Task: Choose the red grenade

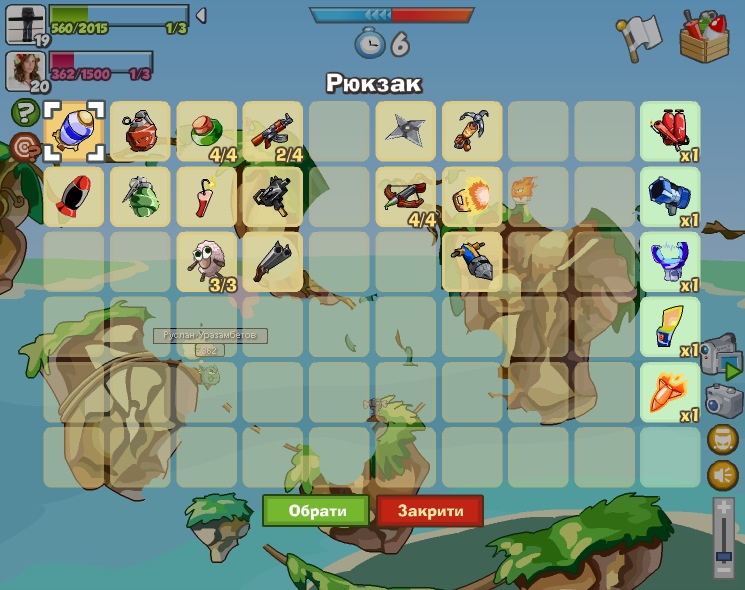Action: 141,131
